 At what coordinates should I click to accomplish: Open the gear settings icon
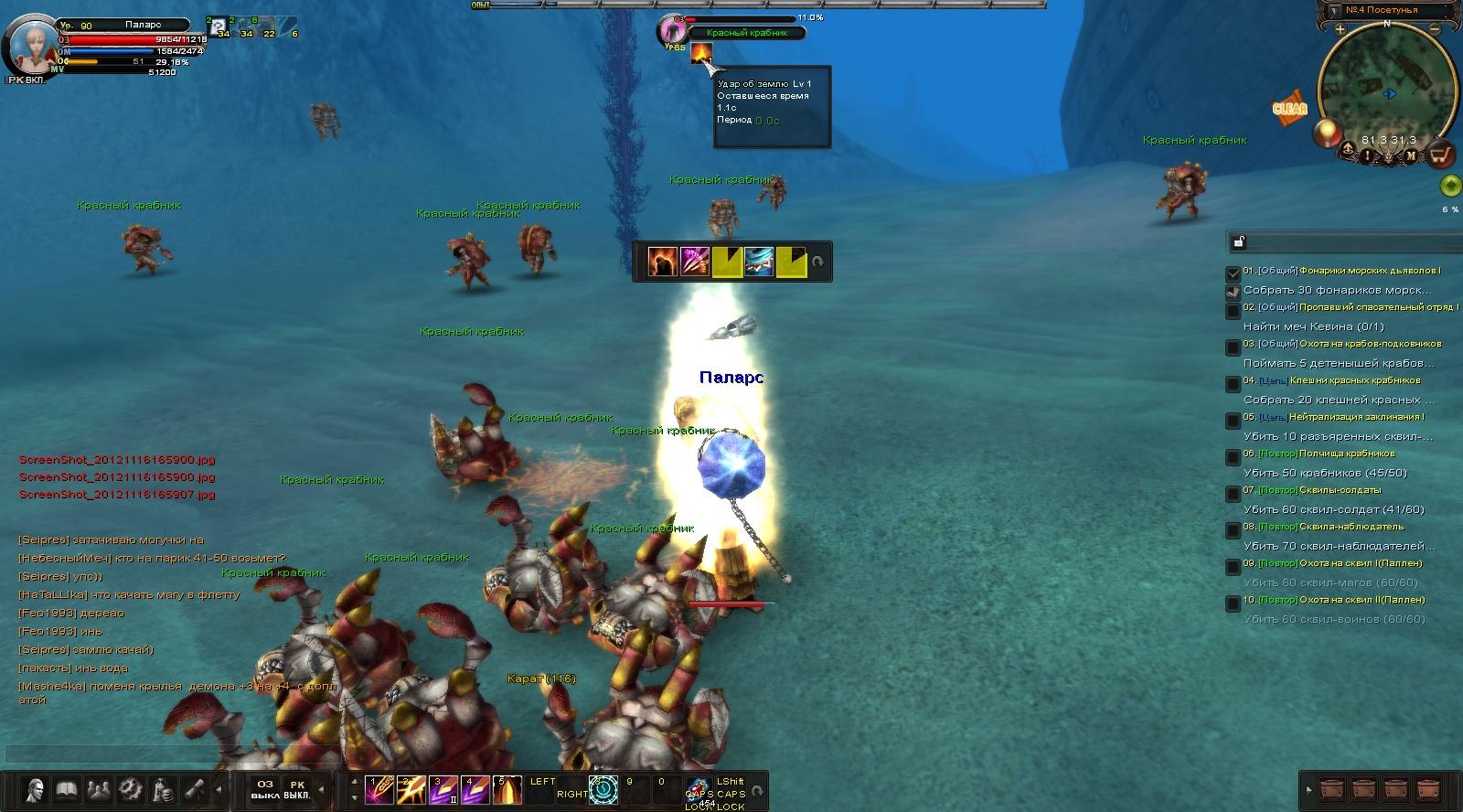point(130,788)
